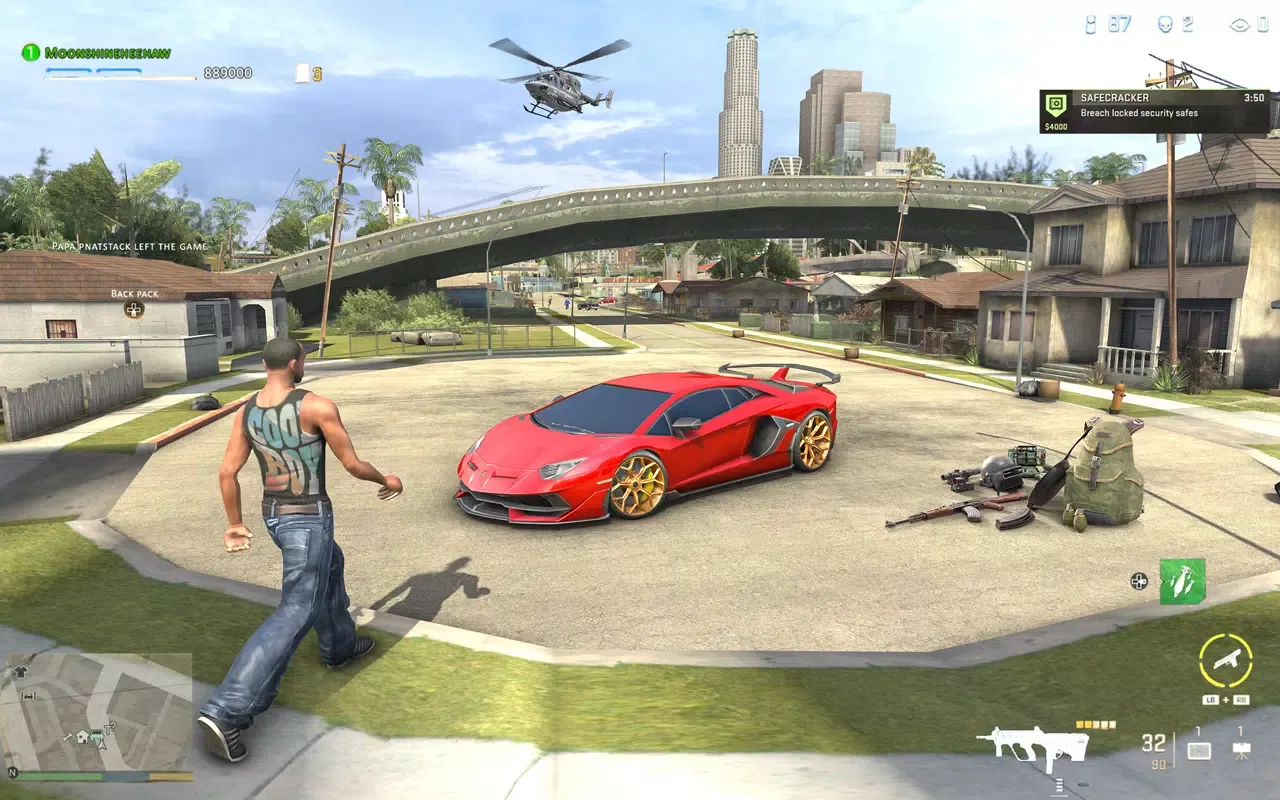Toggle the level 1 badge next to the name

pos(28,48)
